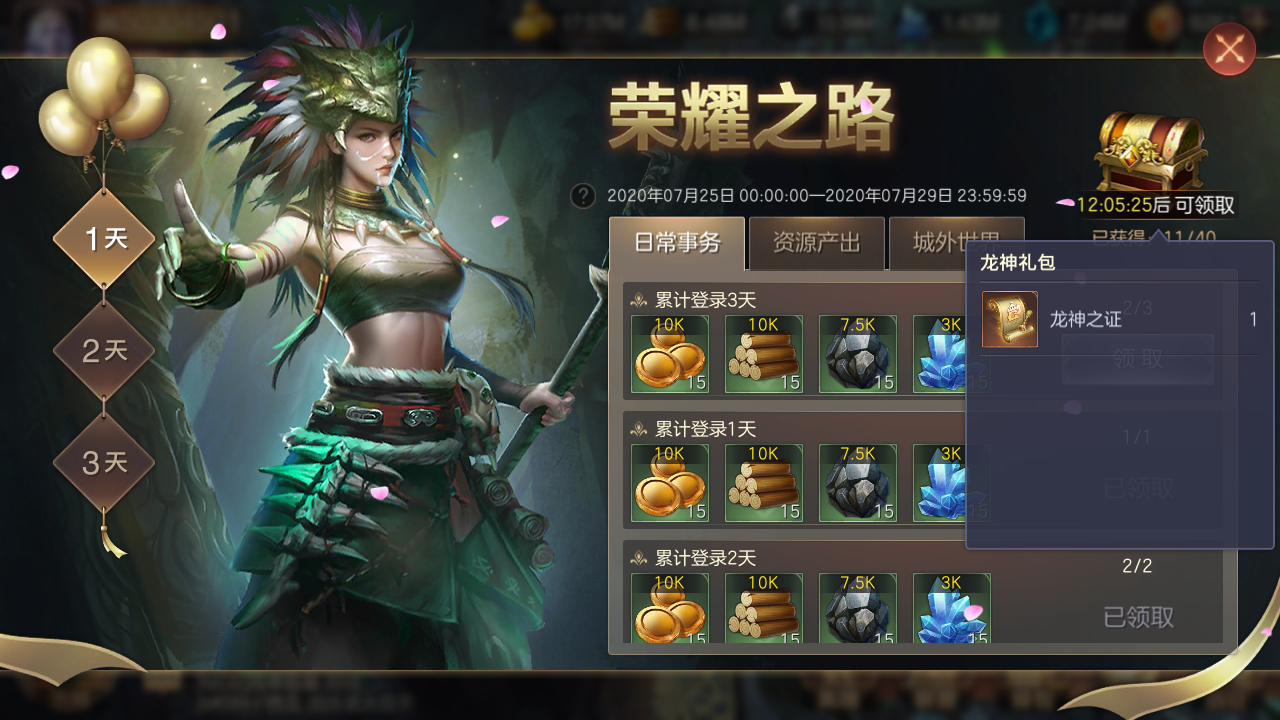Select the 龙神之证 scroll item

point(1010,320)
